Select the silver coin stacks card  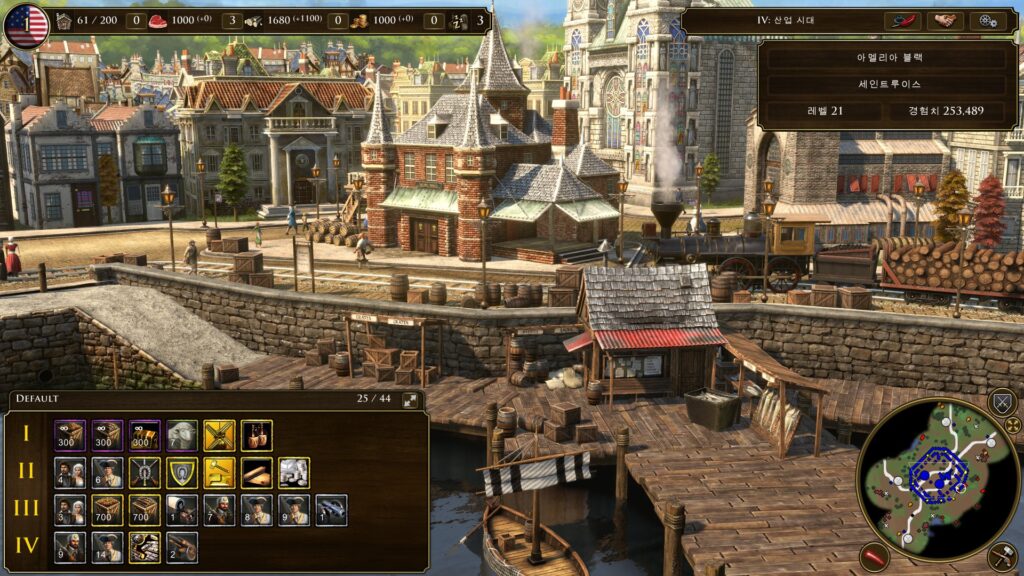(x=294, y=473)
